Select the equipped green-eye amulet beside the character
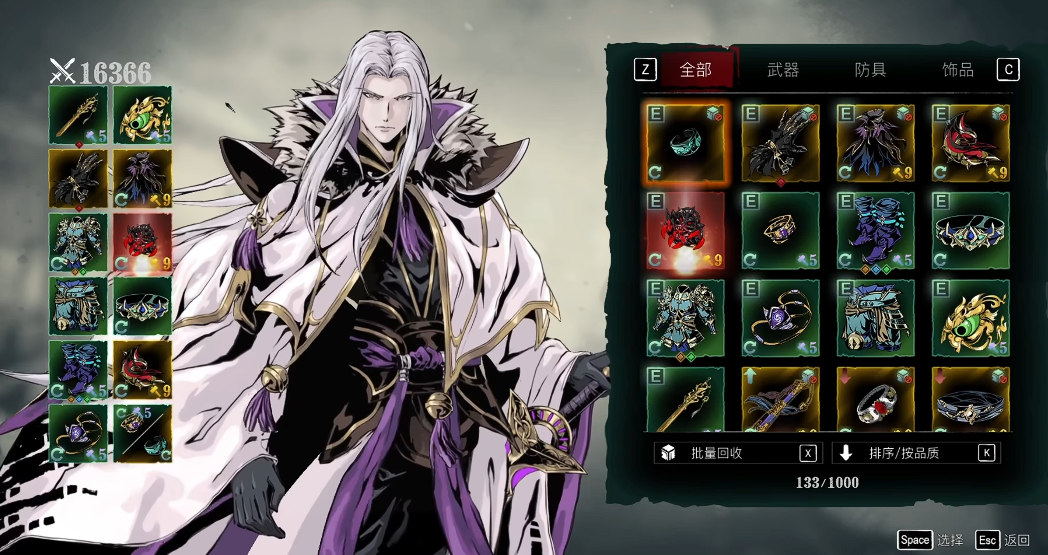The width and height of the screenshot is (1048, 555). pos(142,115)
